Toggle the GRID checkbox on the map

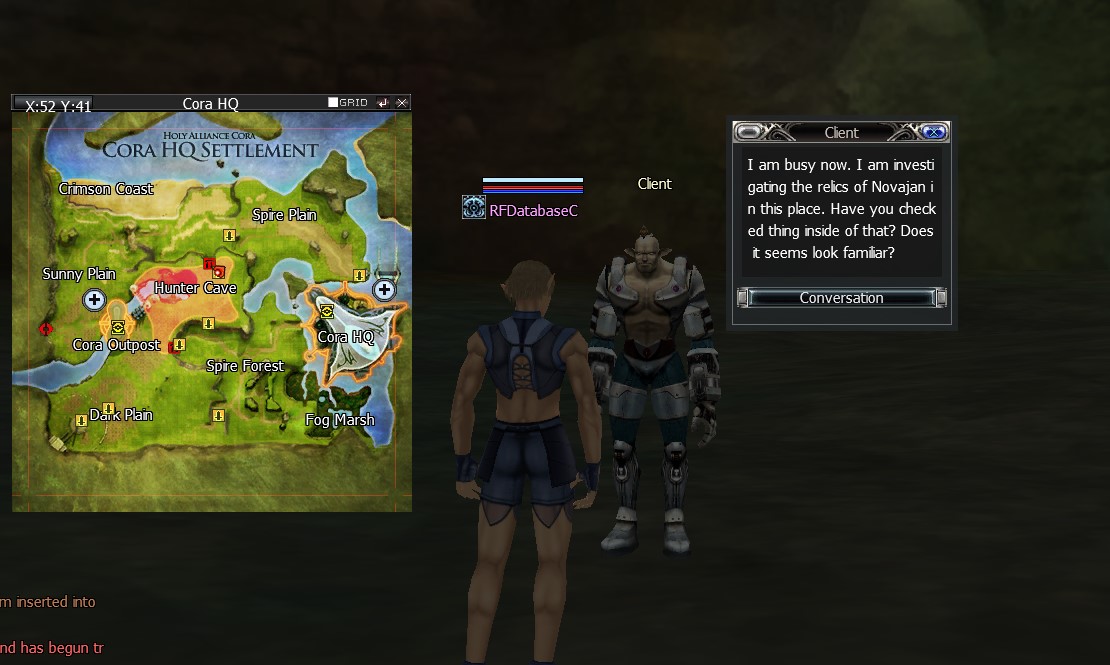(x=334, y=103)
